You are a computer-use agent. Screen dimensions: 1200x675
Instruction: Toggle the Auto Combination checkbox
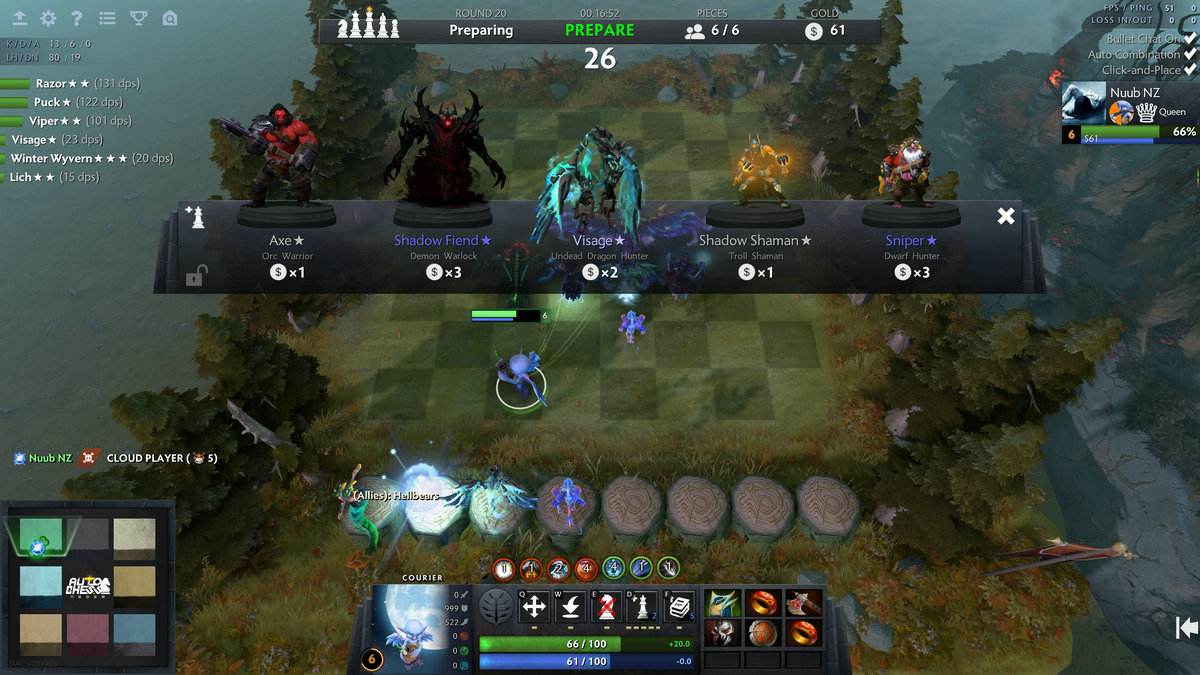click(x=1190, y=55)
